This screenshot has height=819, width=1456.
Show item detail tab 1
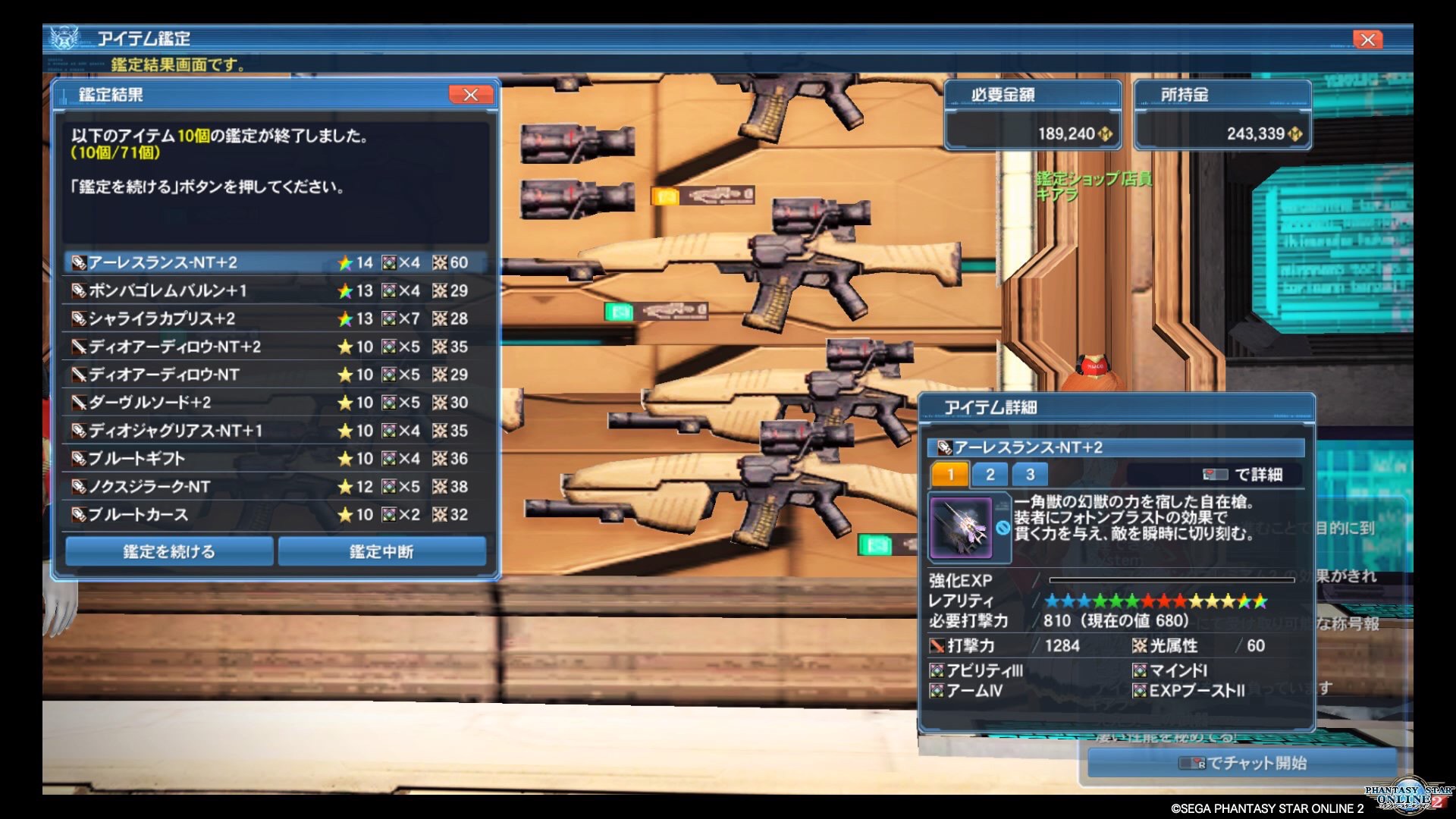[x=949, y=475]
